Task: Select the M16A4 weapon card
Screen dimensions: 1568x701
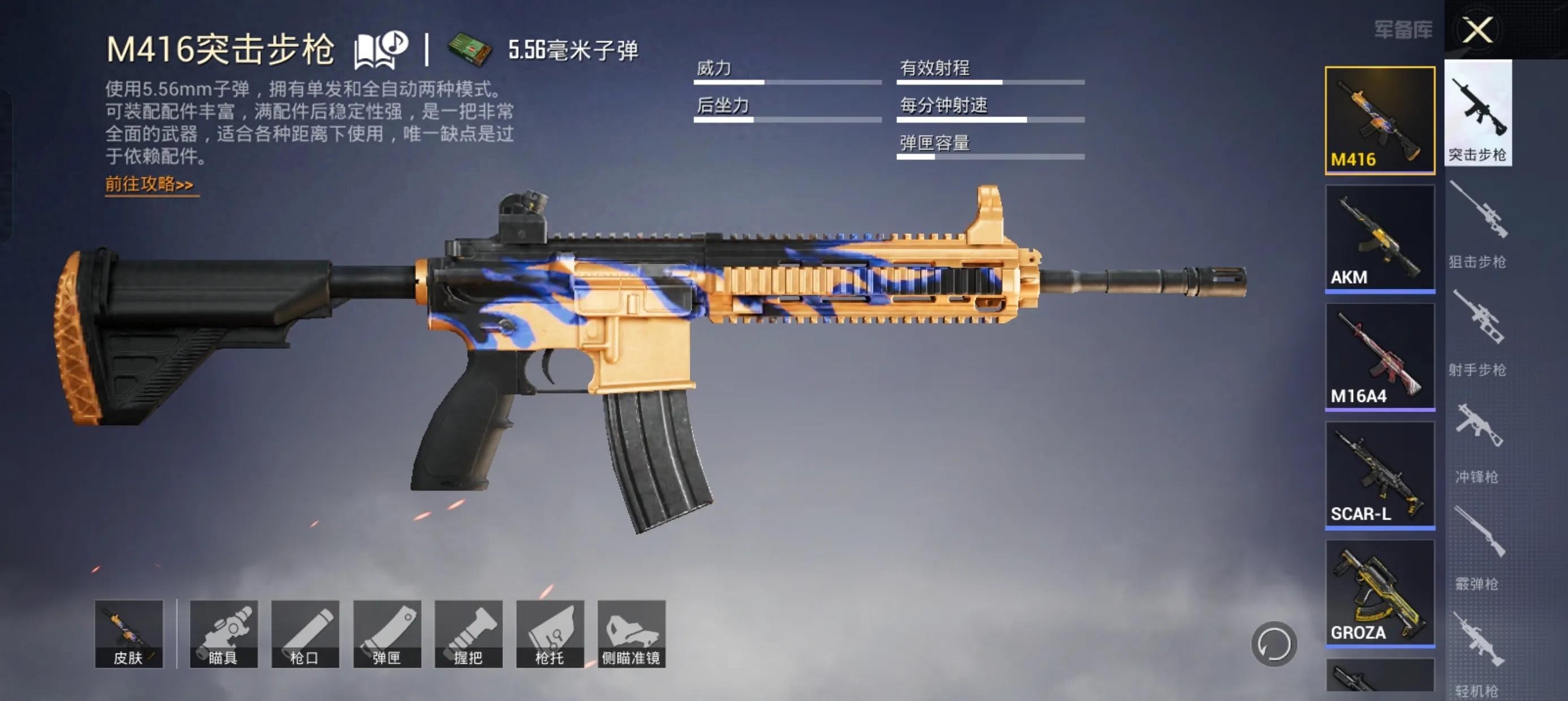Action: [1379, 357]
